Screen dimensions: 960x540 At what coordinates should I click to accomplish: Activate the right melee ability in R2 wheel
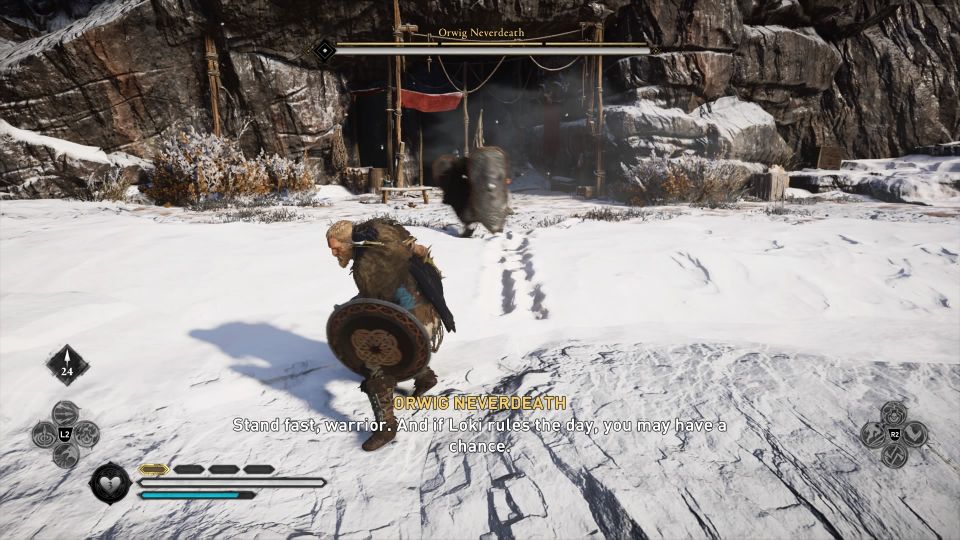click(915, 434)
